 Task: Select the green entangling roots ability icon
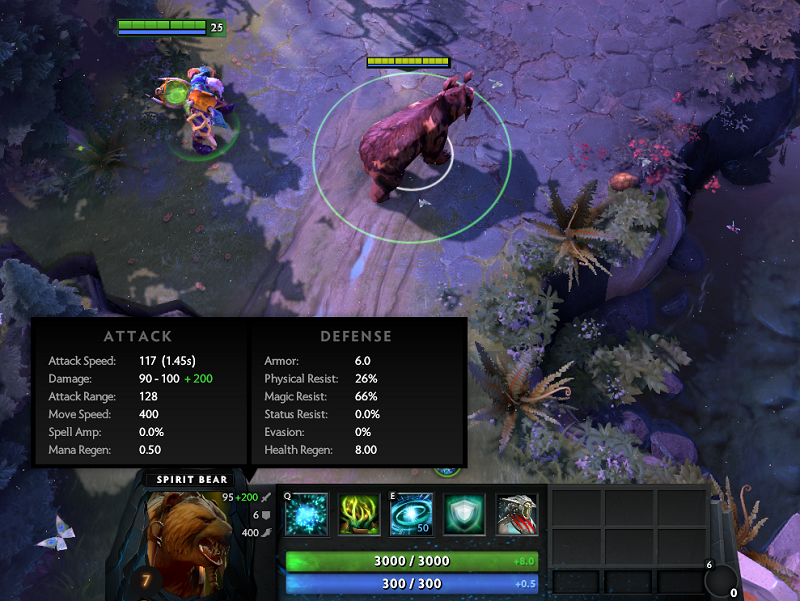(x=359, y=516)
